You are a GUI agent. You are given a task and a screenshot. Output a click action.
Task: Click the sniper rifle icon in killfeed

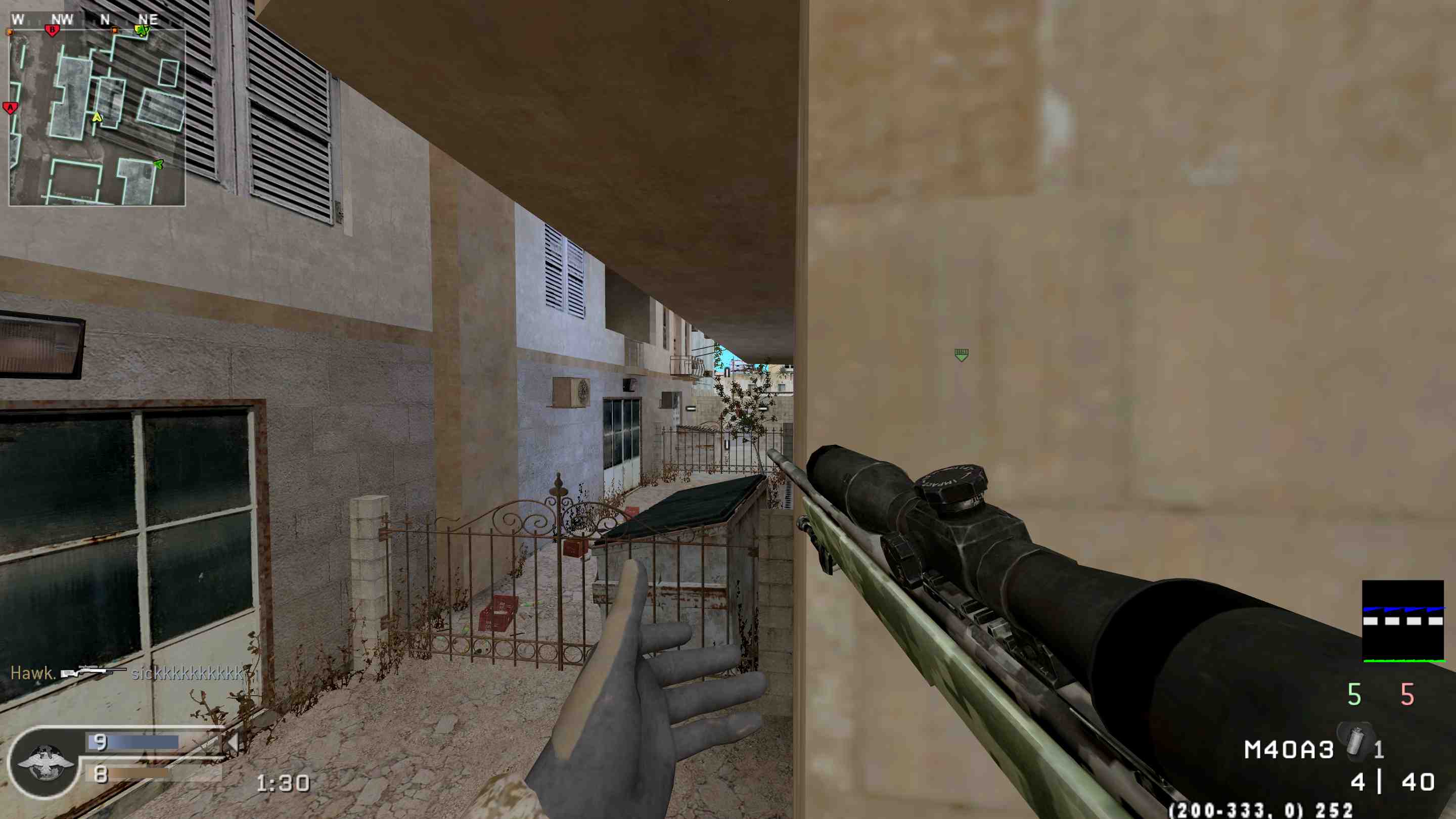coord(94,672)
